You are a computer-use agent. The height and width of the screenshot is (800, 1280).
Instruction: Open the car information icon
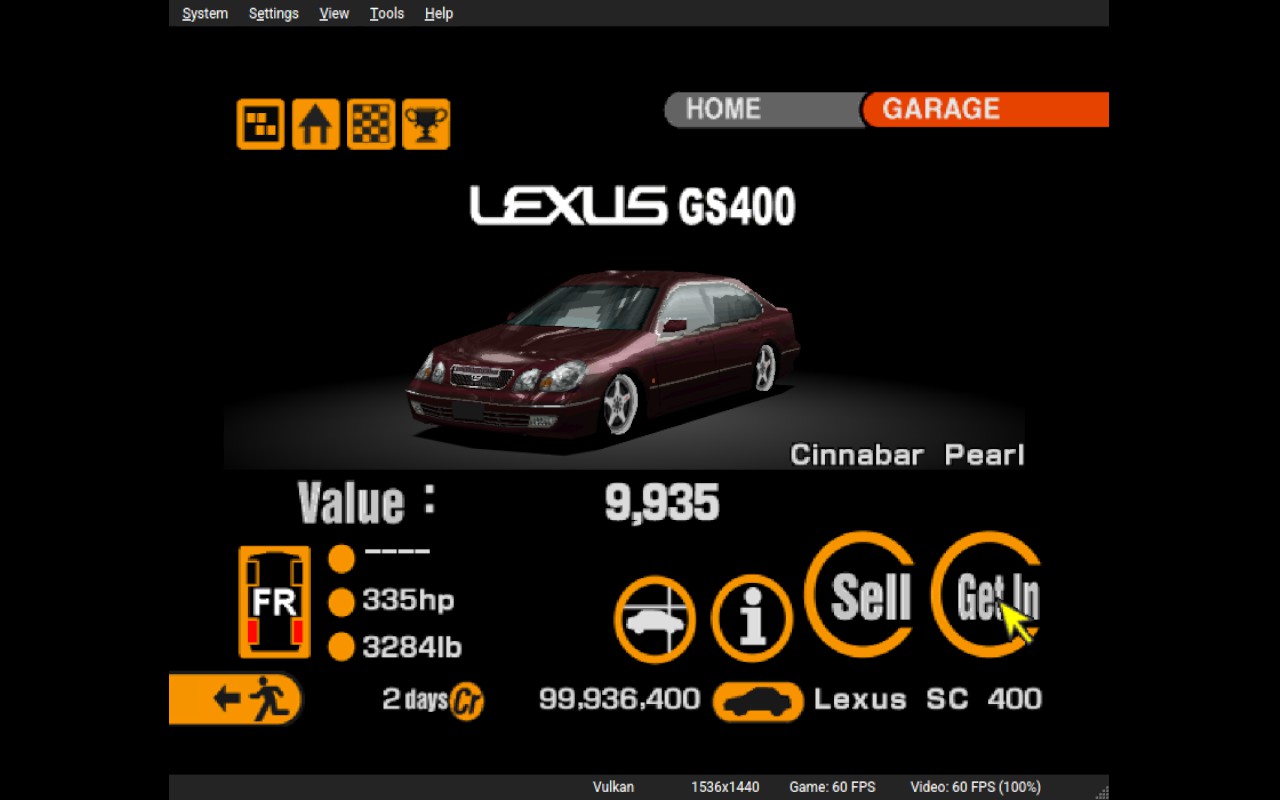[x=751, y=619]
